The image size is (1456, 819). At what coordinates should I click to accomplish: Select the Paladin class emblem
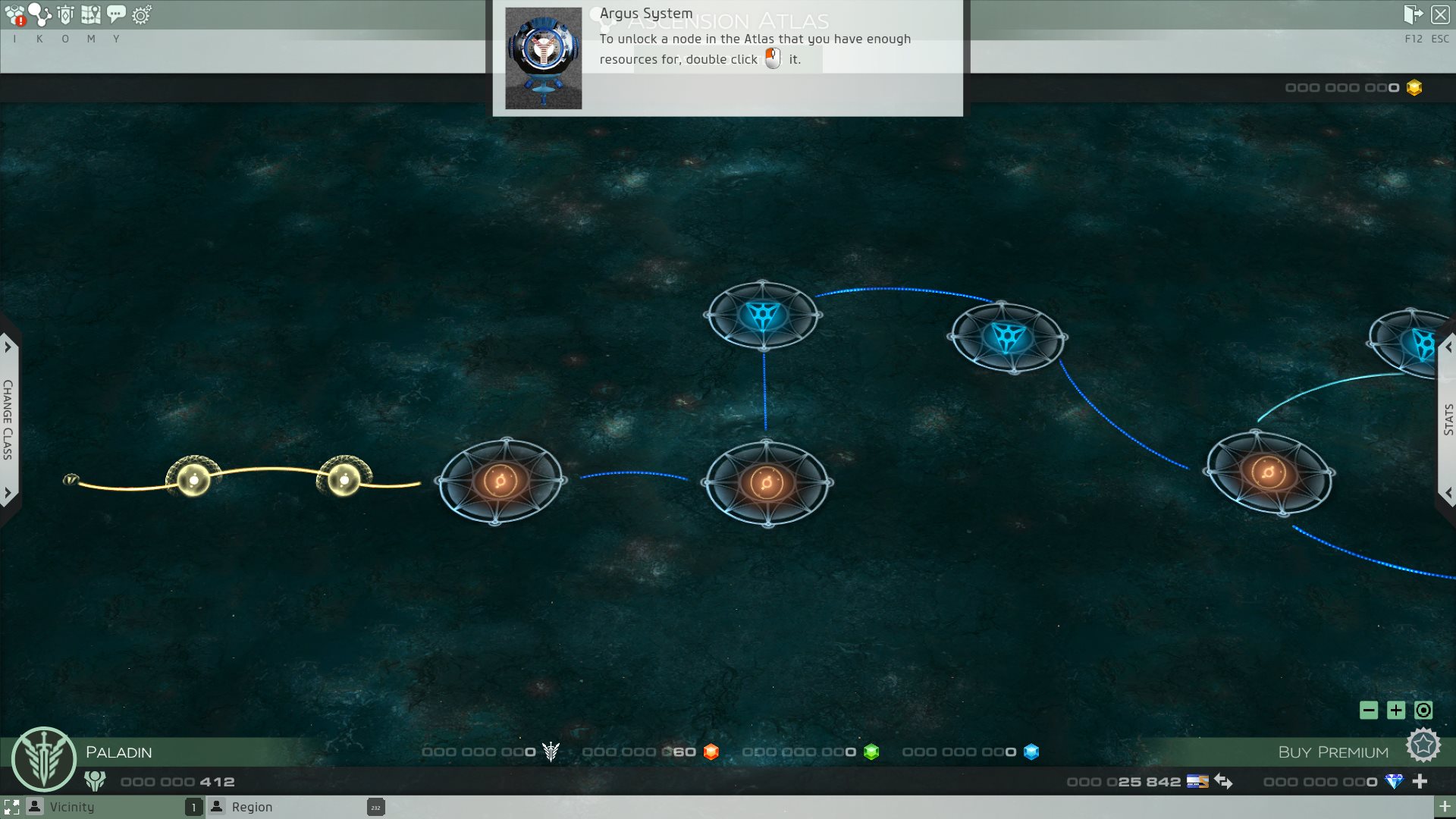tap(44, 759)
